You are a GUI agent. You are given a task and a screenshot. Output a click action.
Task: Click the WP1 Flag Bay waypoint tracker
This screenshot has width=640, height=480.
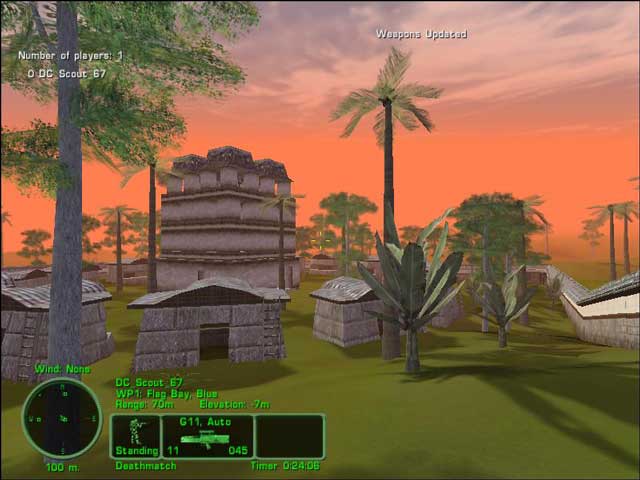[x=166, y=393]
